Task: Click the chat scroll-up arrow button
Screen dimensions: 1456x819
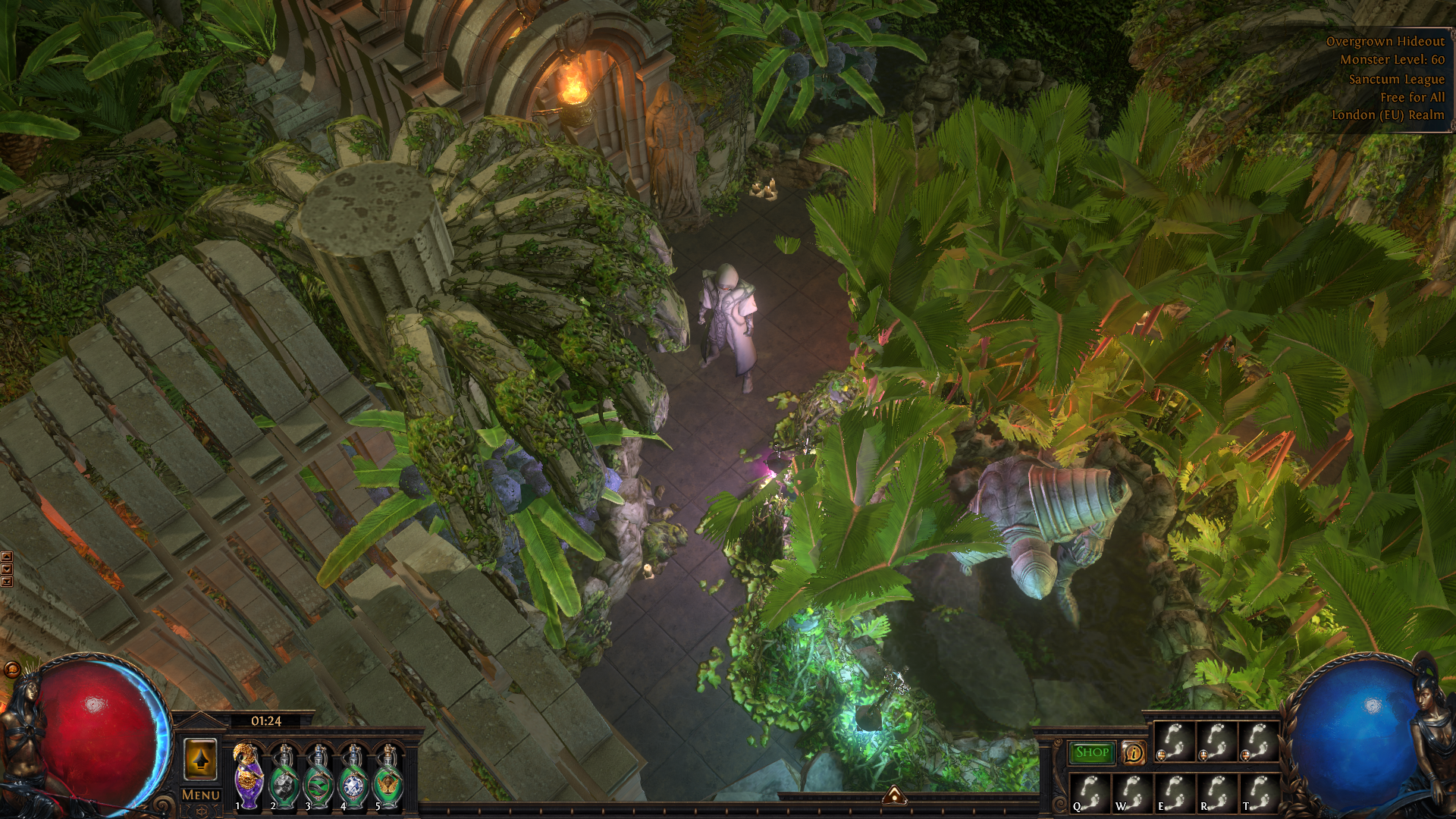Action: [x=7, y=557]
